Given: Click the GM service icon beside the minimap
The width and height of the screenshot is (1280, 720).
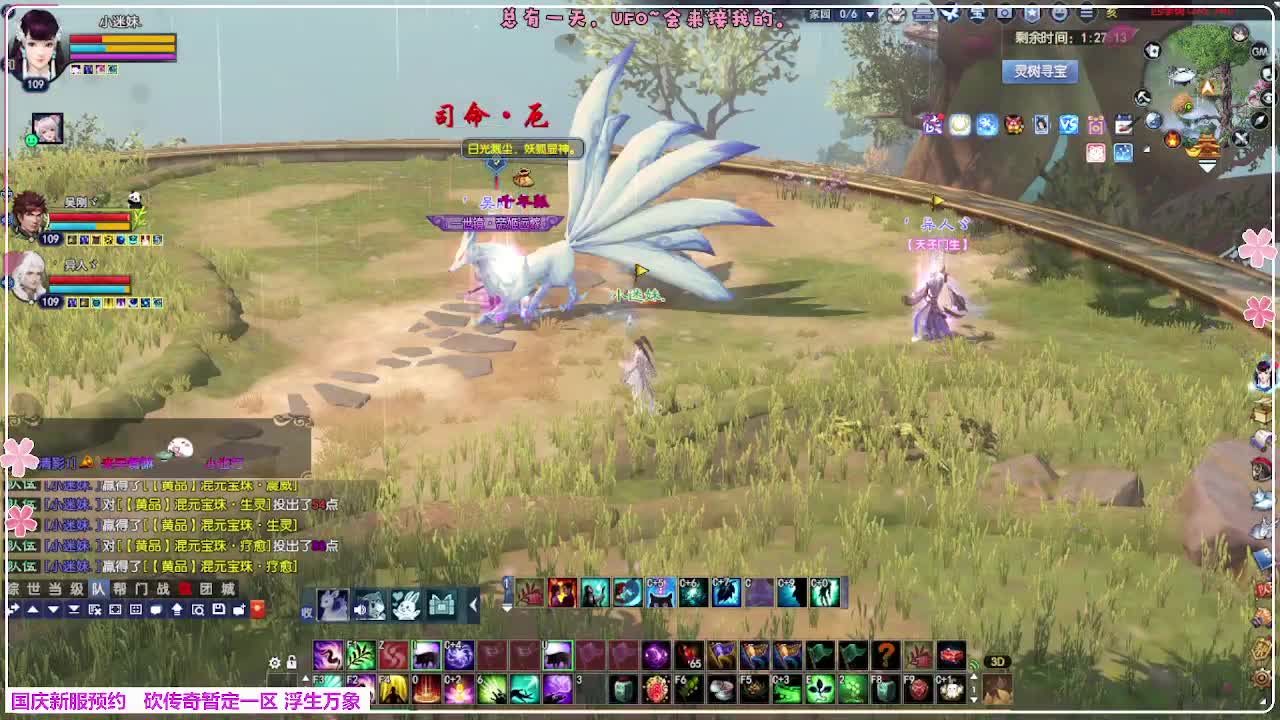Looking at the screenshot, I should [x=1260, y=51].
